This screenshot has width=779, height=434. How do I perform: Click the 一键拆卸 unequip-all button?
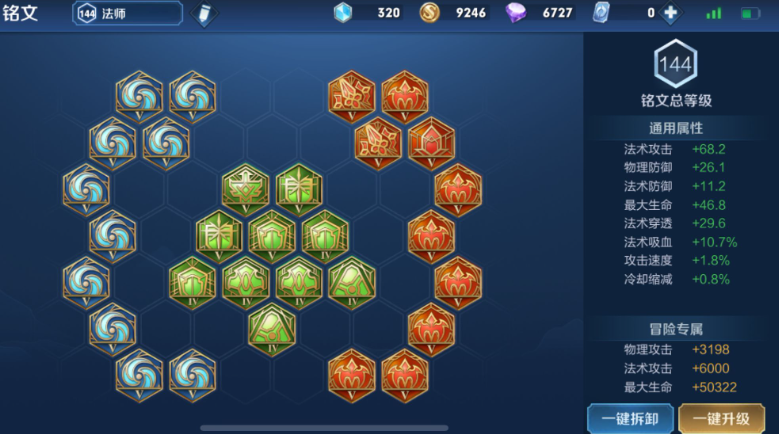tap(630, 418)
